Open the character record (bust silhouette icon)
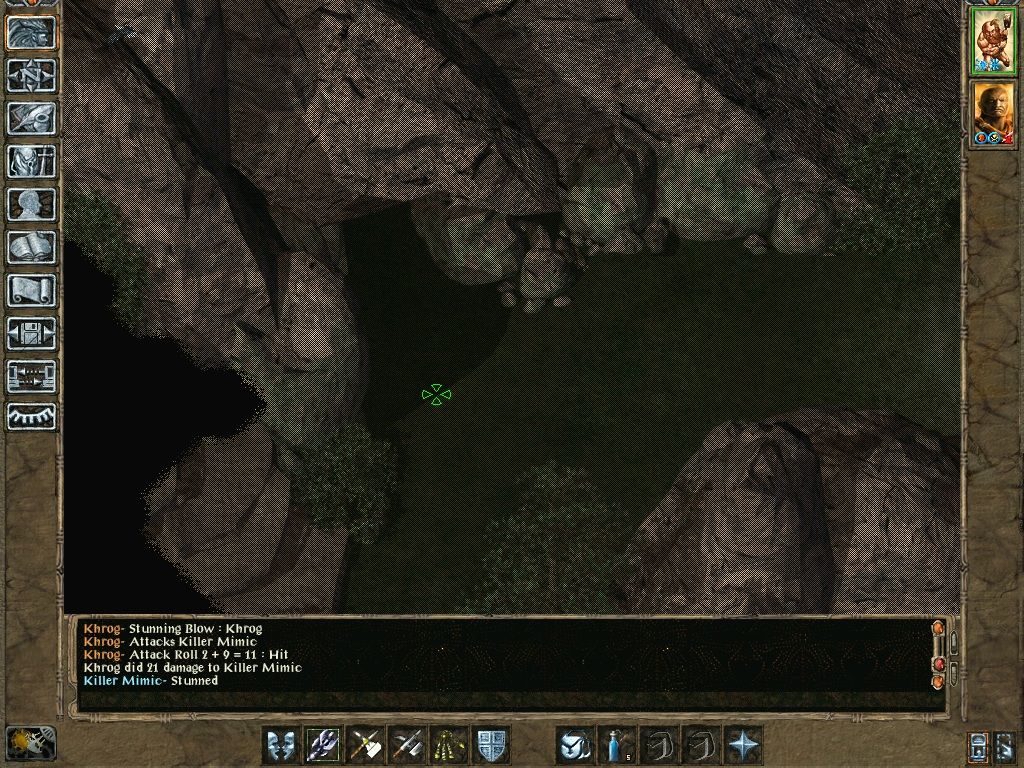This screenshot has width=1024, height=768. coord(31,205)
